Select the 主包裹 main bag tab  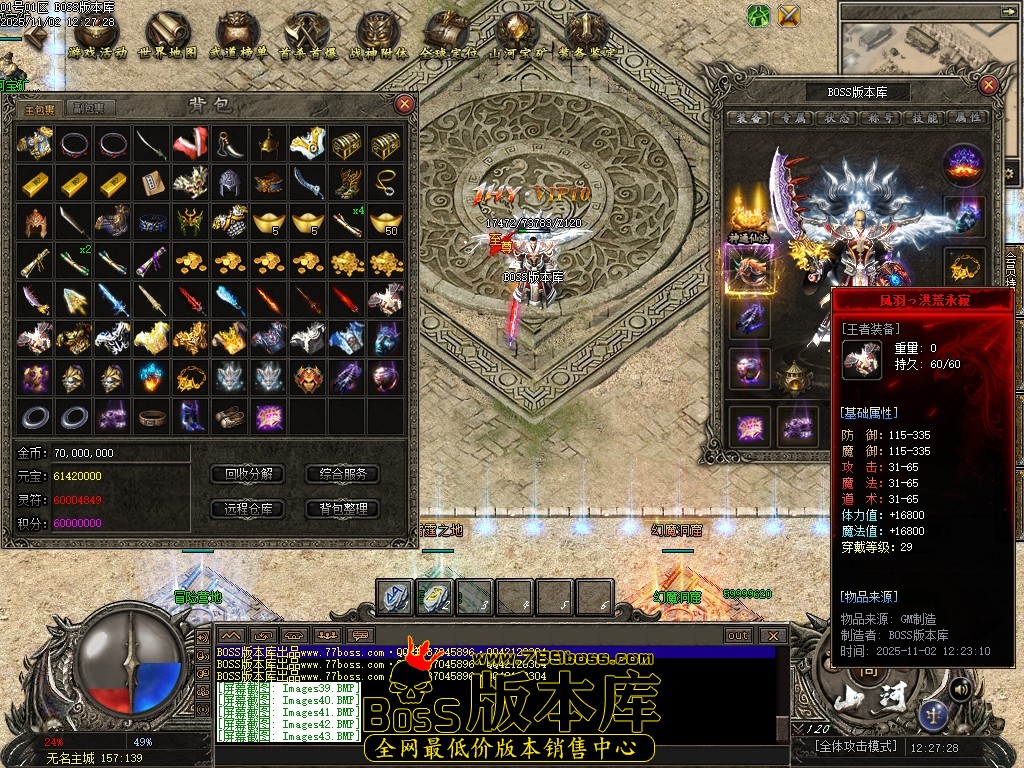pos(40,108)
